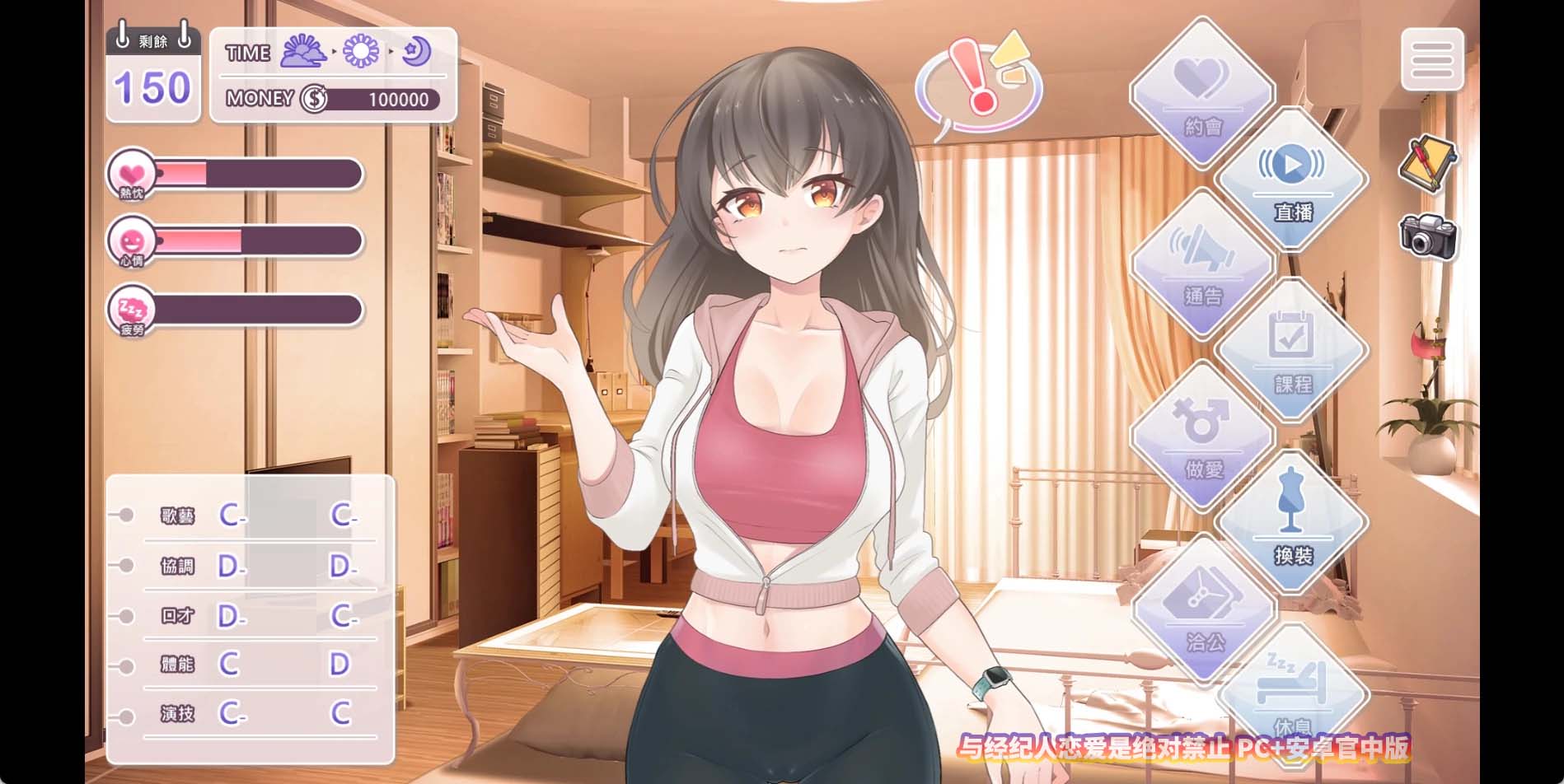Screen dimensions: 1564x784
Task: Select the 做愛 diamond button
Action: (1202, 436)
